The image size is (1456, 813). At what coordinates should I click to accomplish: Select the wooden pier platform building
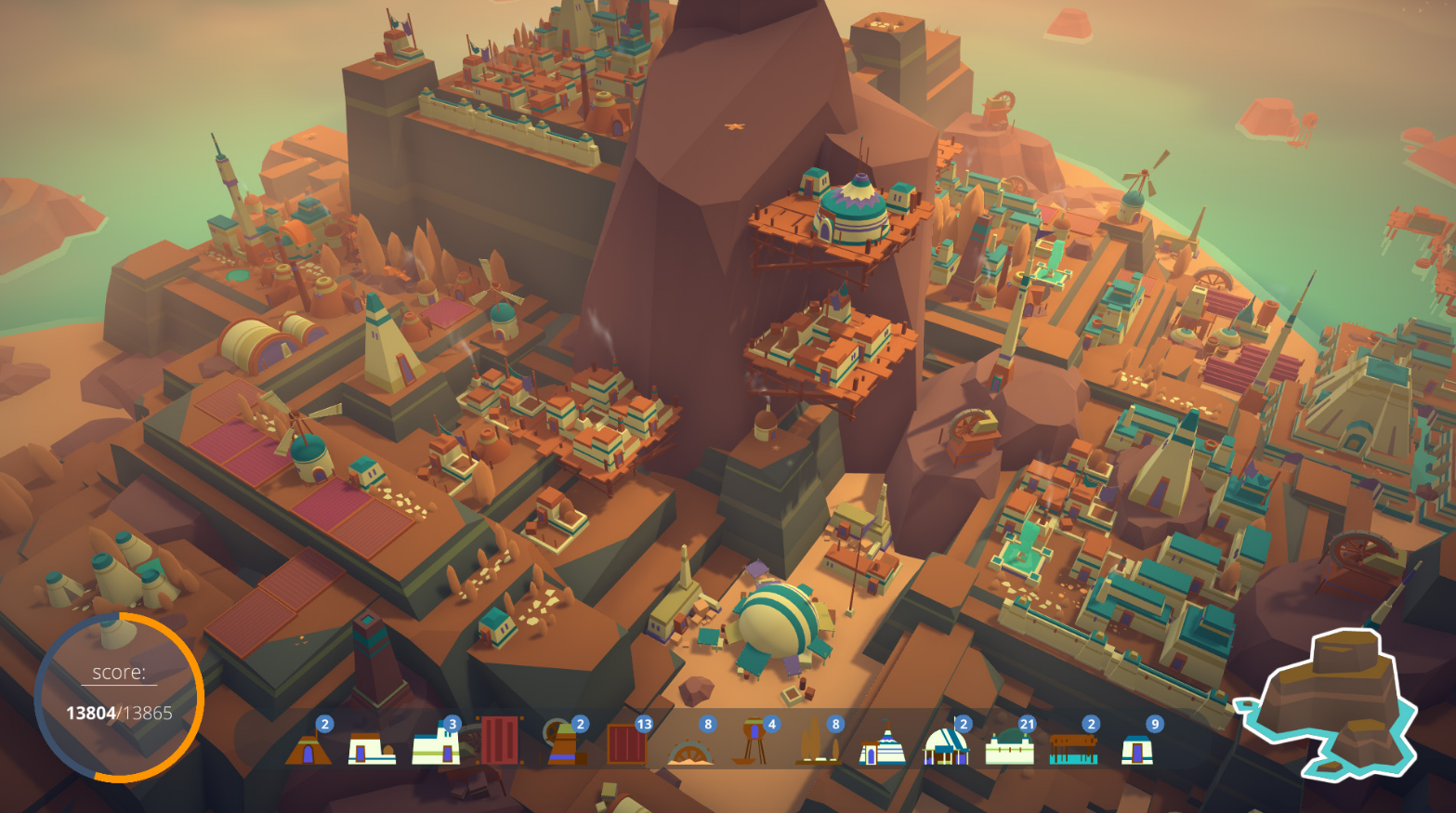click(1074, 748)
